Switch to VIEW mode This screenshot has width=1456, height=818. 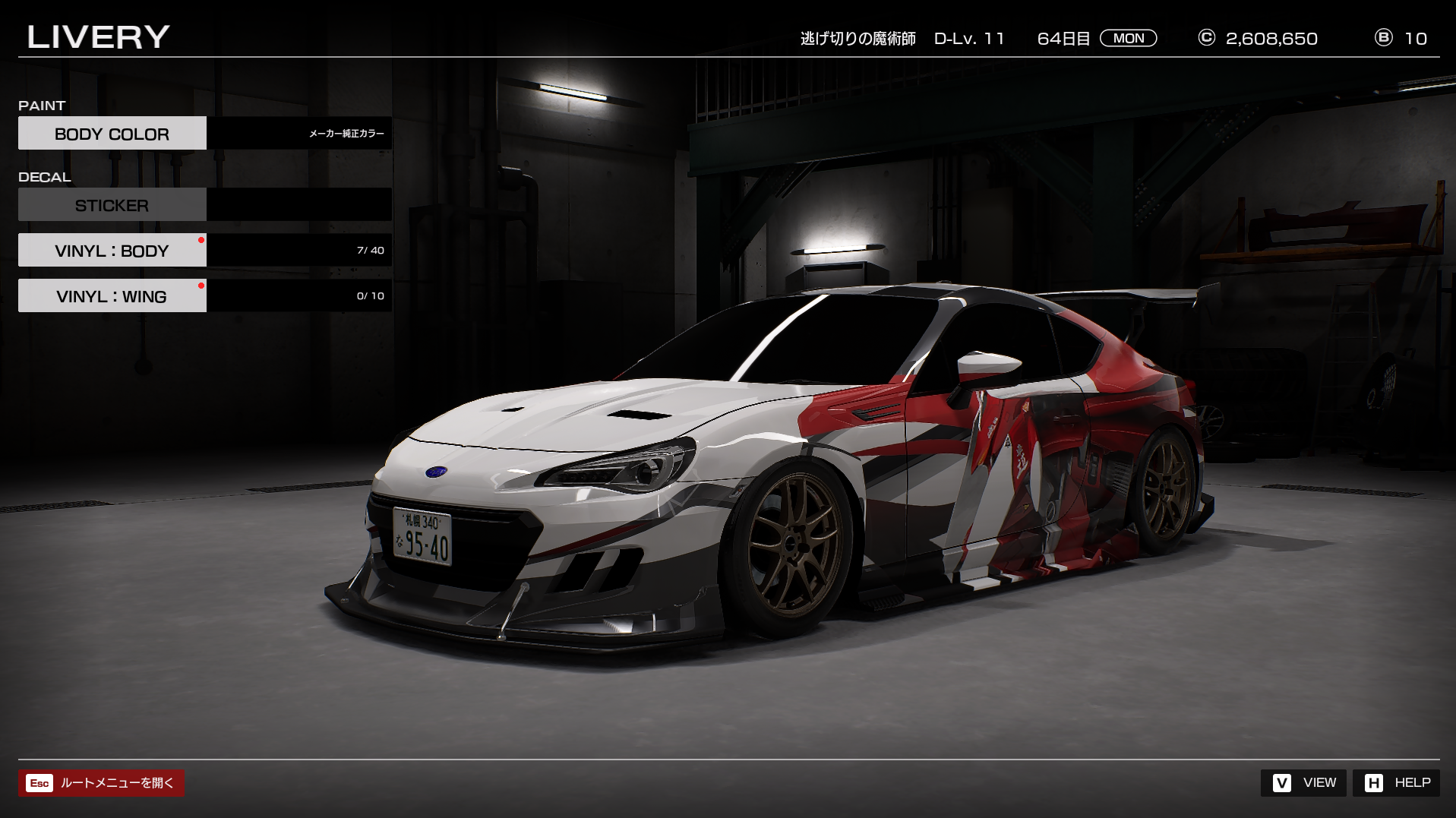point(1303,783)
